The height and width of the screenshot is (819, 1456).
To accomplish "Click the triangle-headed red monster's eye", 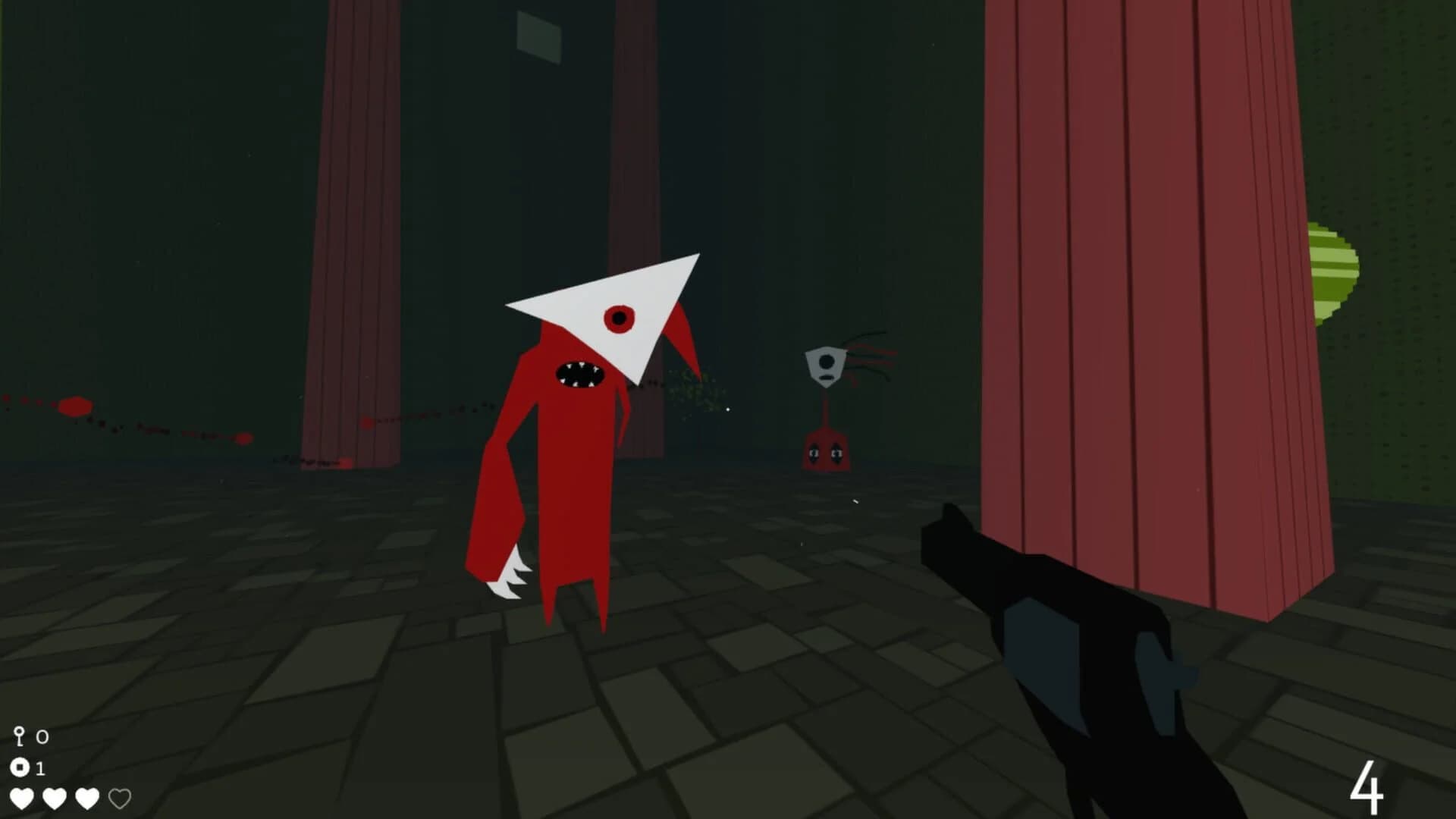I will [x=620, y=317].
